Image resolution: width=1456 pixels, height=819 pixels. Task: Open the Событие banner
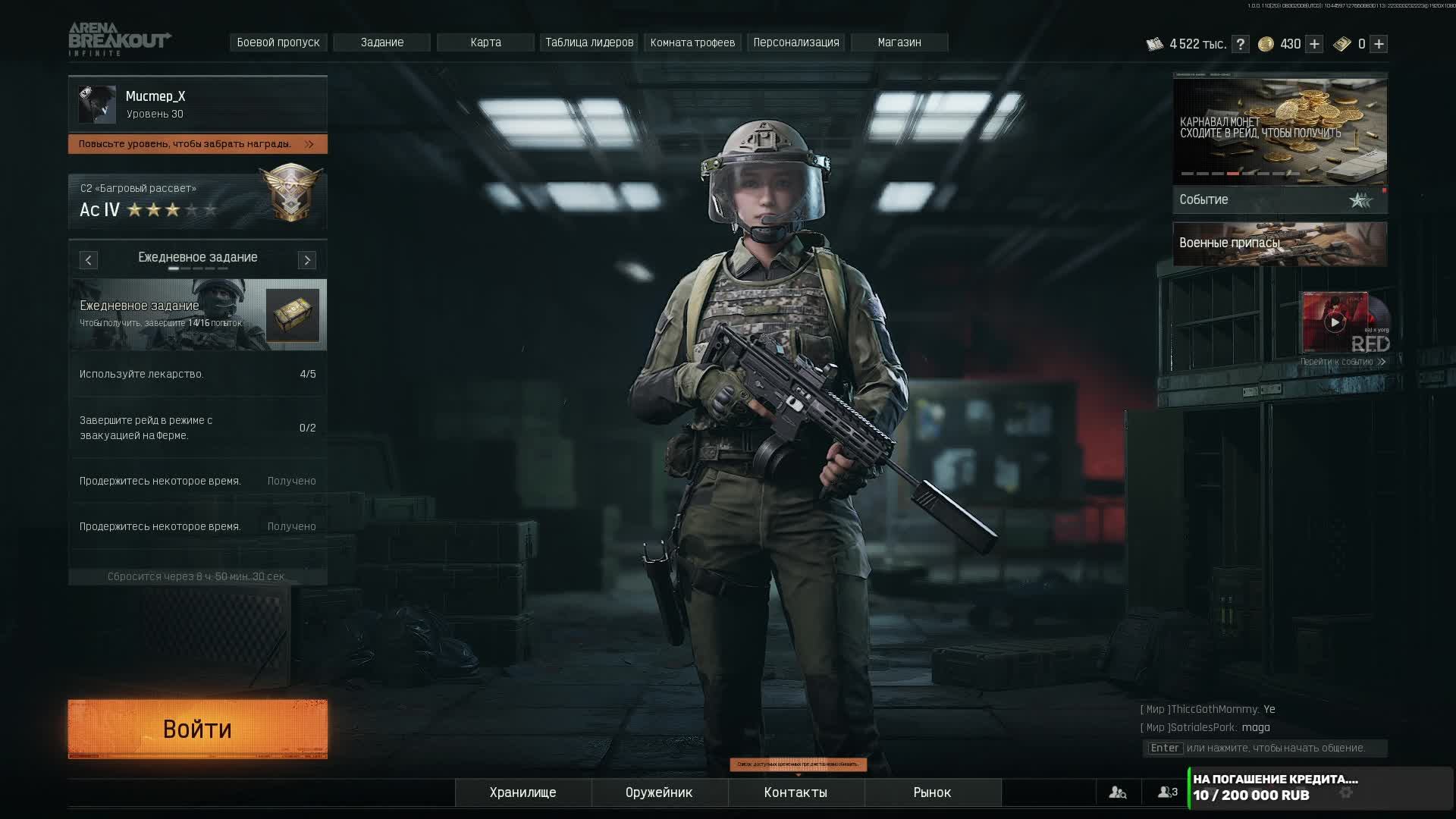click(1279, 199)
